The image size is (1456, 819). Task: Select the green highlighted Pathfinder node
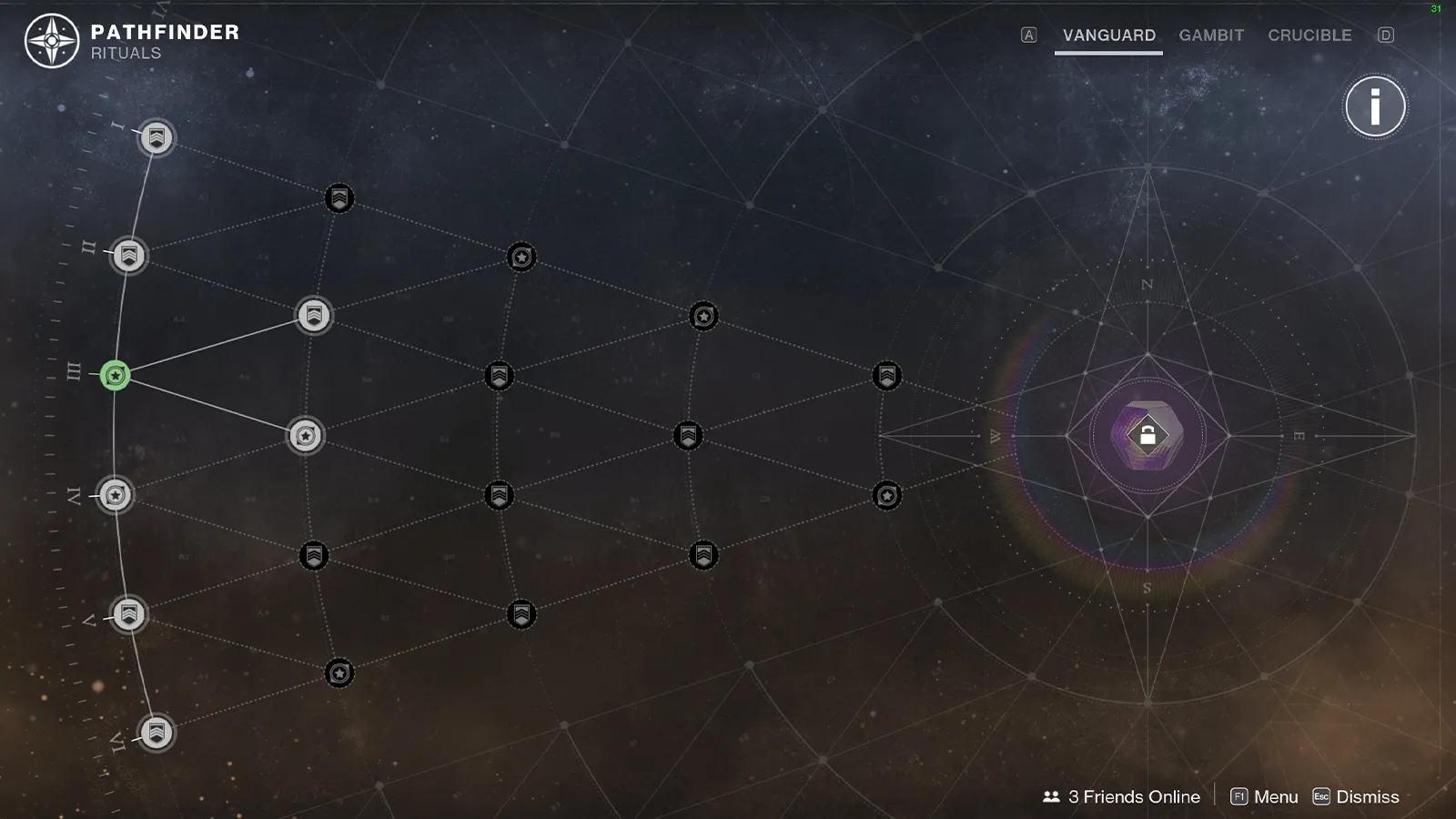coord(116,375)
